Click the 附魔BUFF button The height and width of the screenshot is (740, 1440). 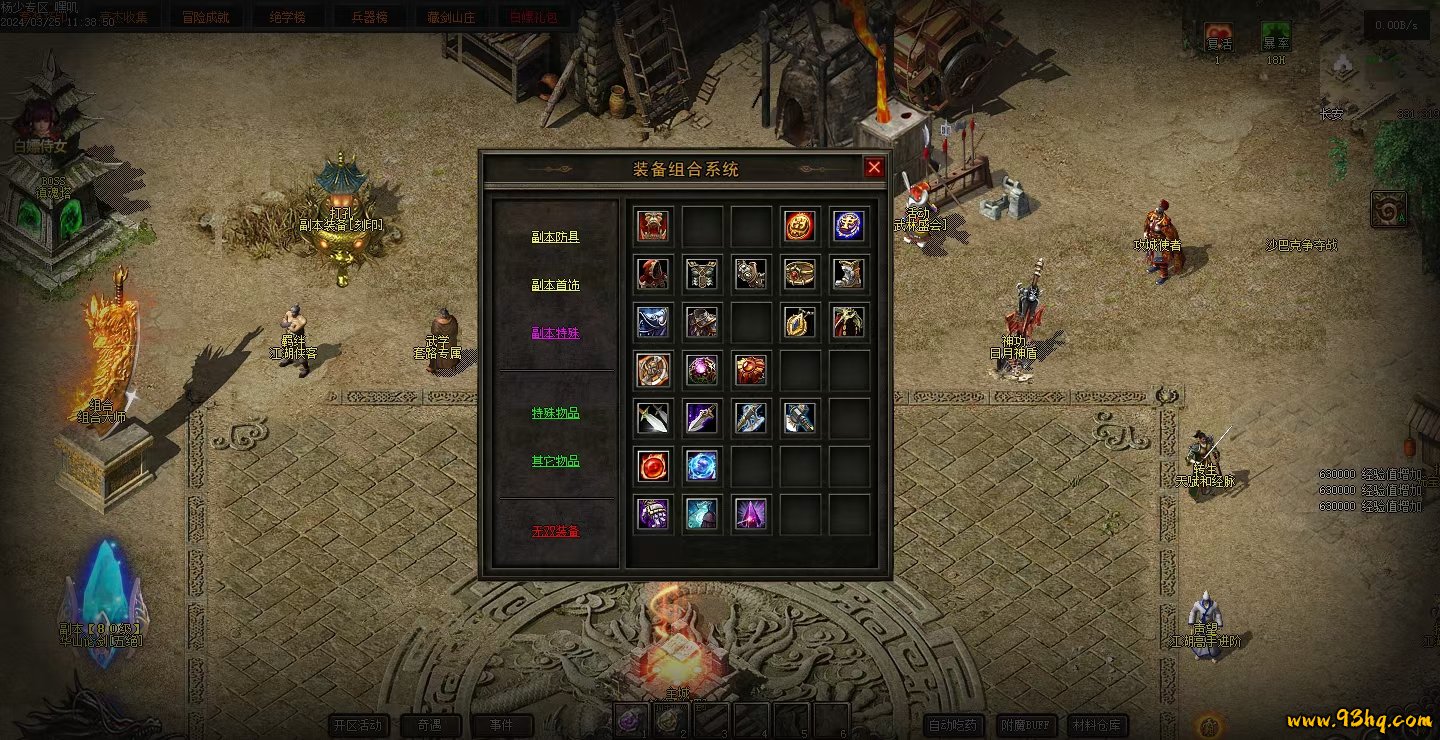click(1026, 725)
